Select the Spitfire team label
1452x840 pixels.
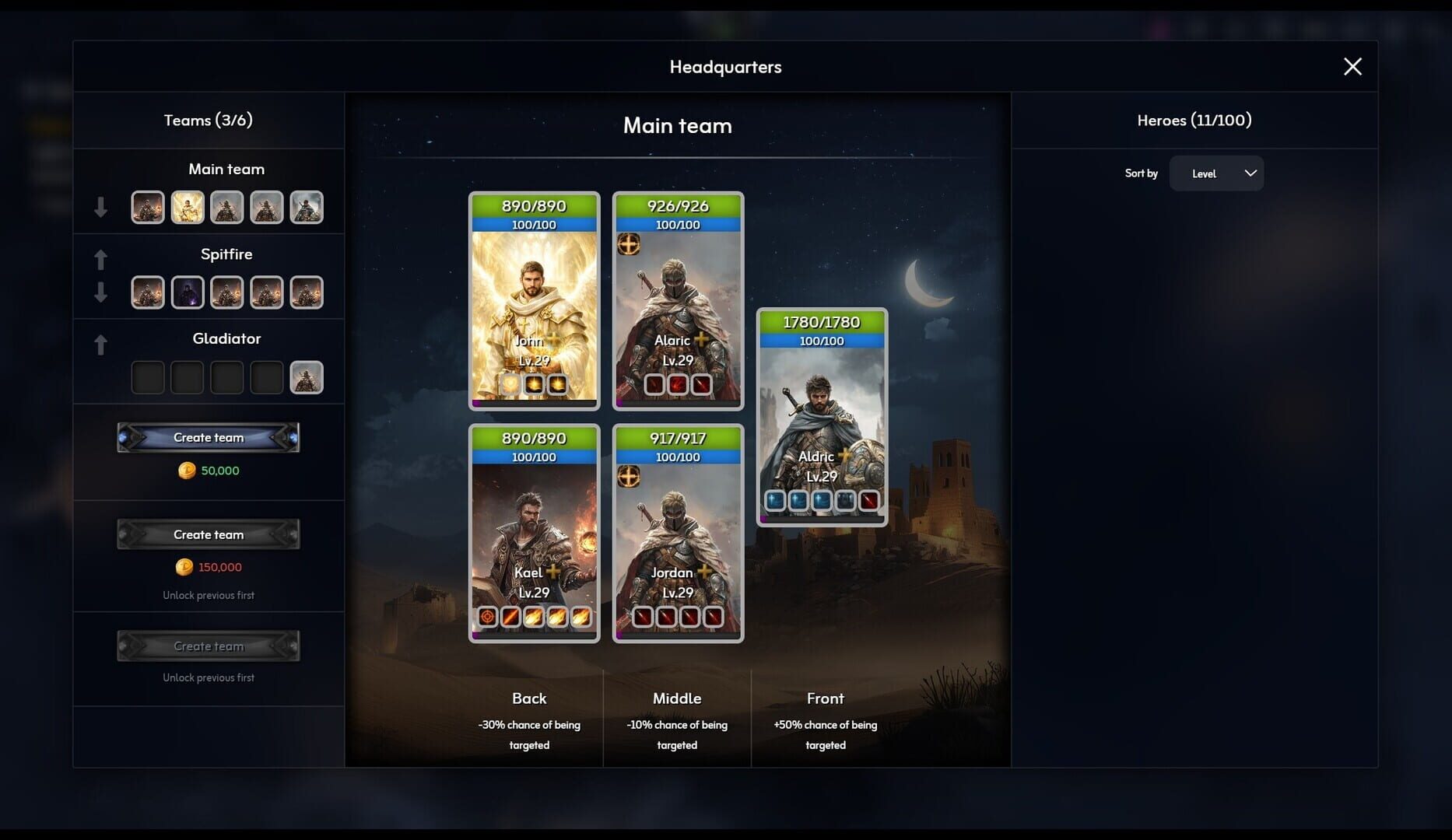[x=226, y=254]
